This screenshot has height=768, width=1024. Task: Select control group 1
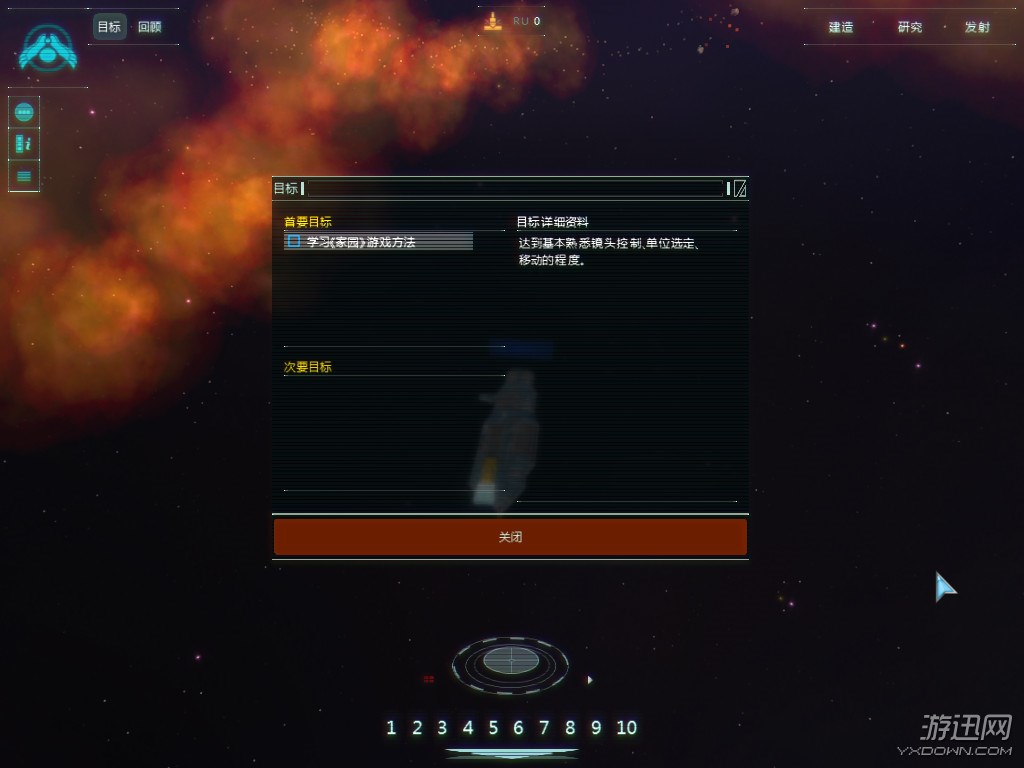click(391, 727)
